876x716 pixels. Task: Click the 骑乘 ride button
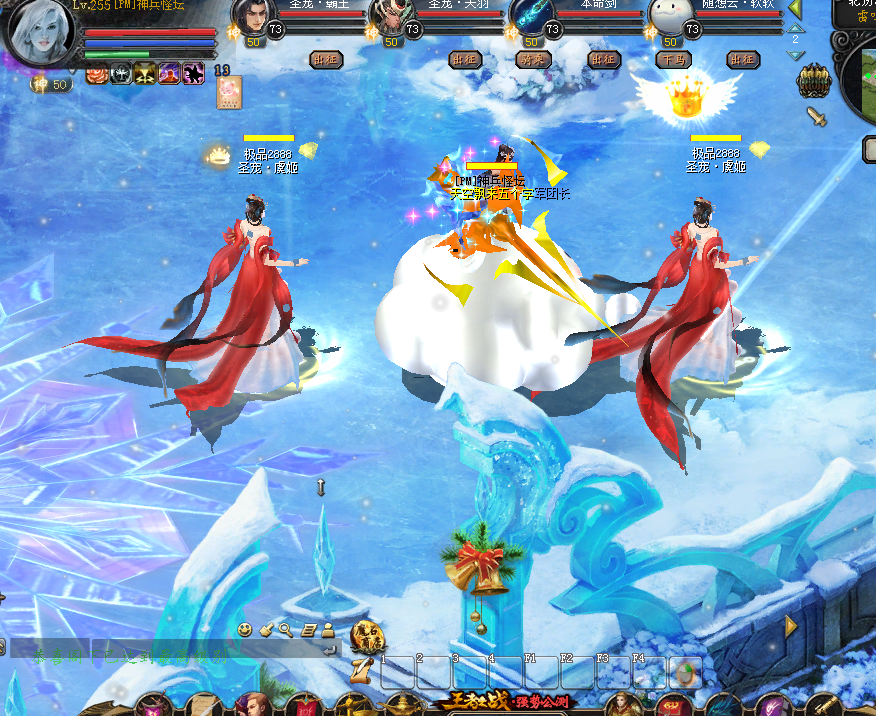pos(534,60)
